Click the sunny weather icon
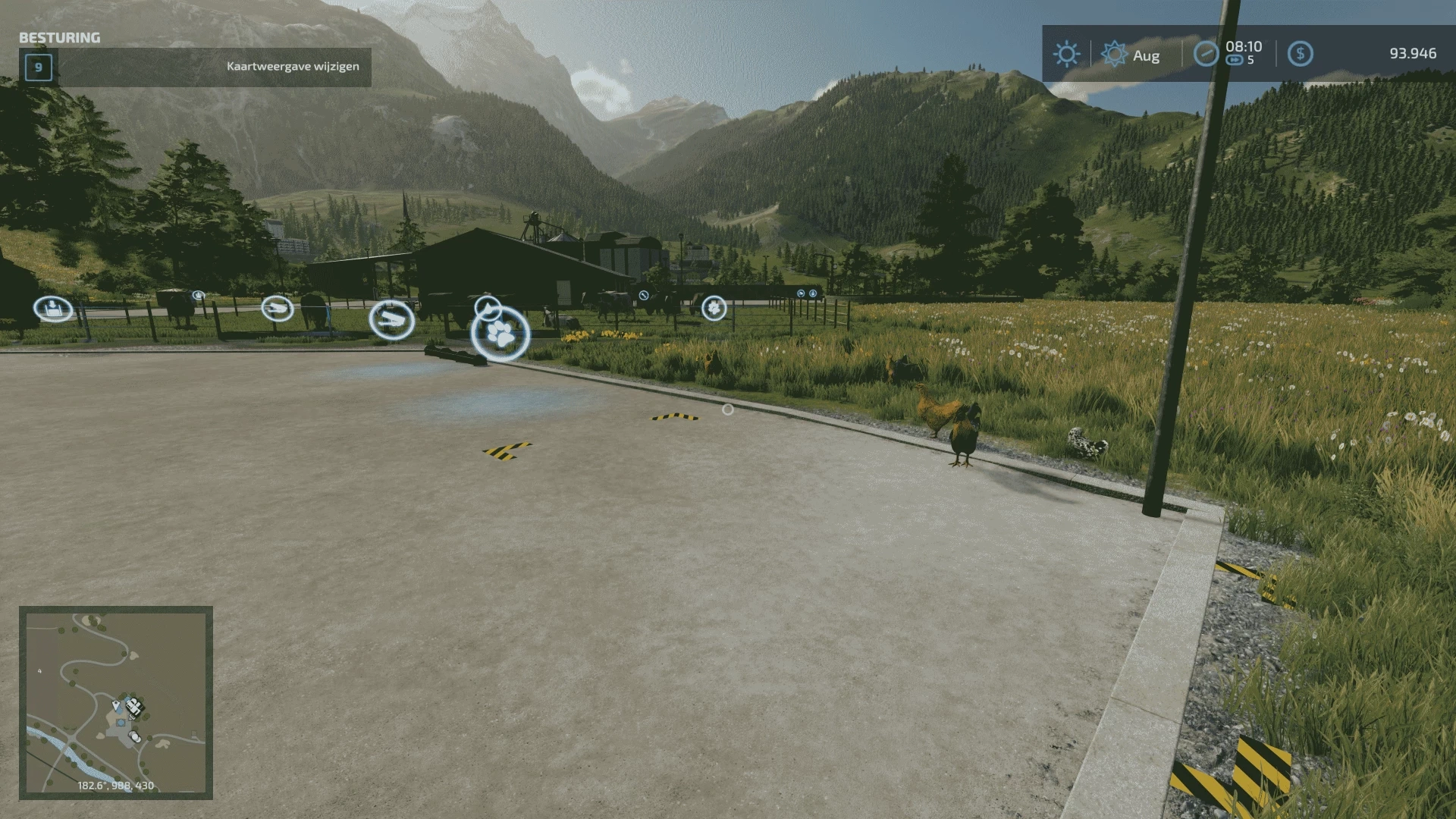This screenshot has height=819, width=1456. (1066, 54)
